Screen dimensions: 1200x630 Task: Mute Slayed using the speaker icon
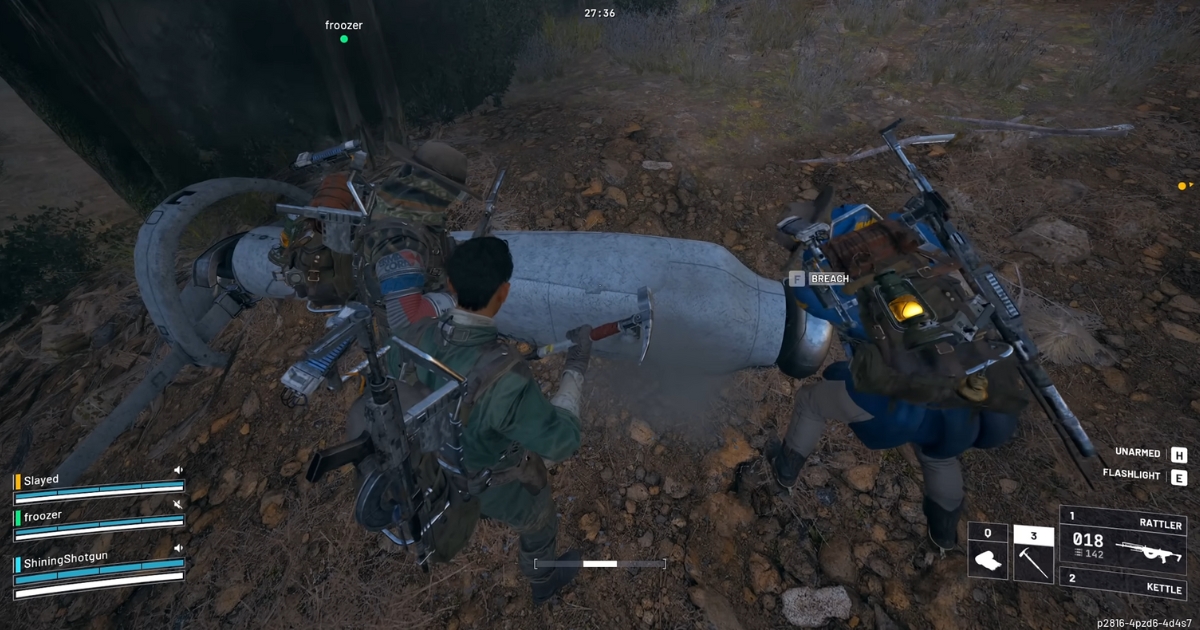(x=178, y=470)
